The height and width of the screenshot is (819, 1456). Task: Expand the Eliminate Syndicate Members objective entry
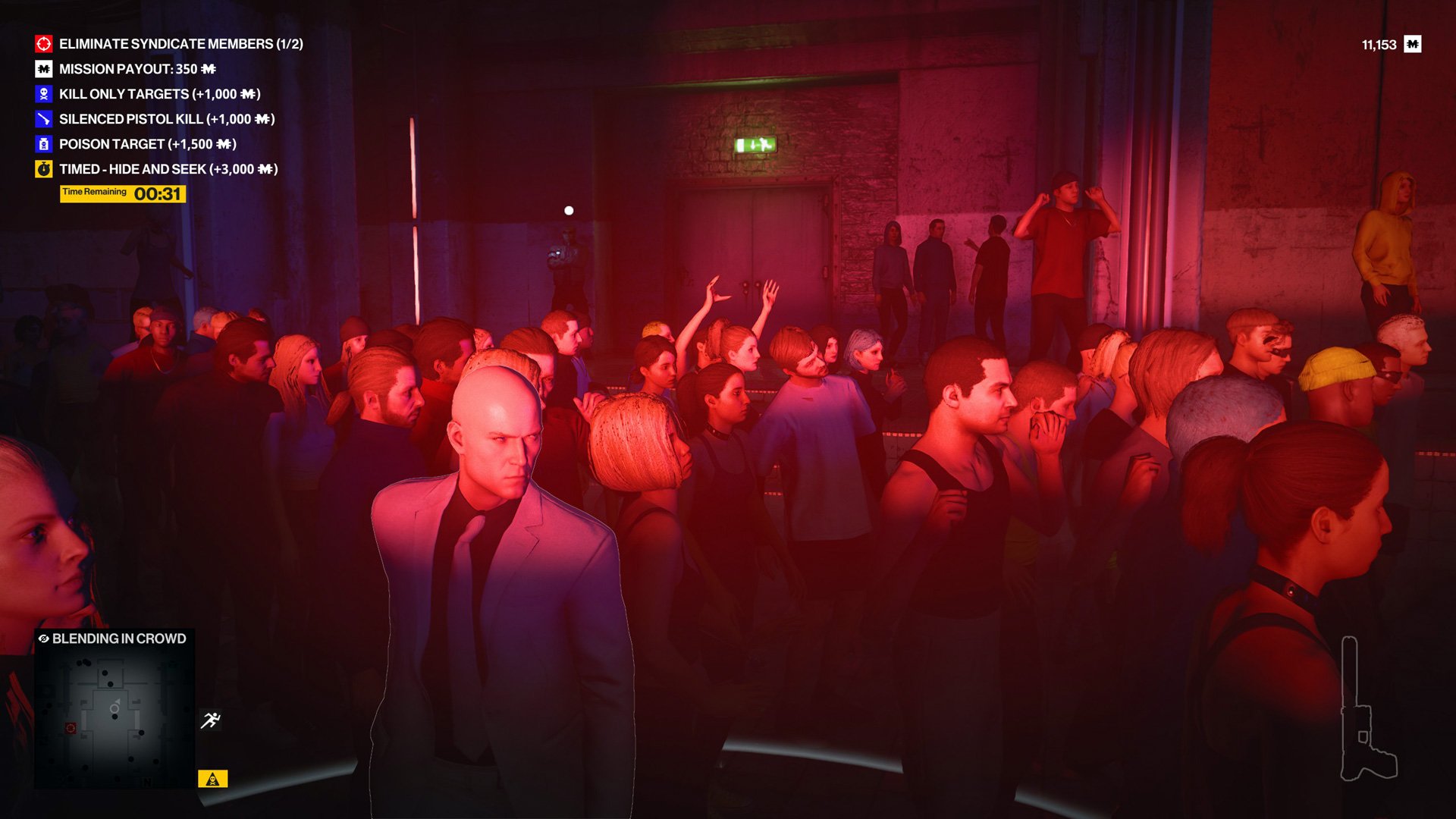(x=182, y=45)
